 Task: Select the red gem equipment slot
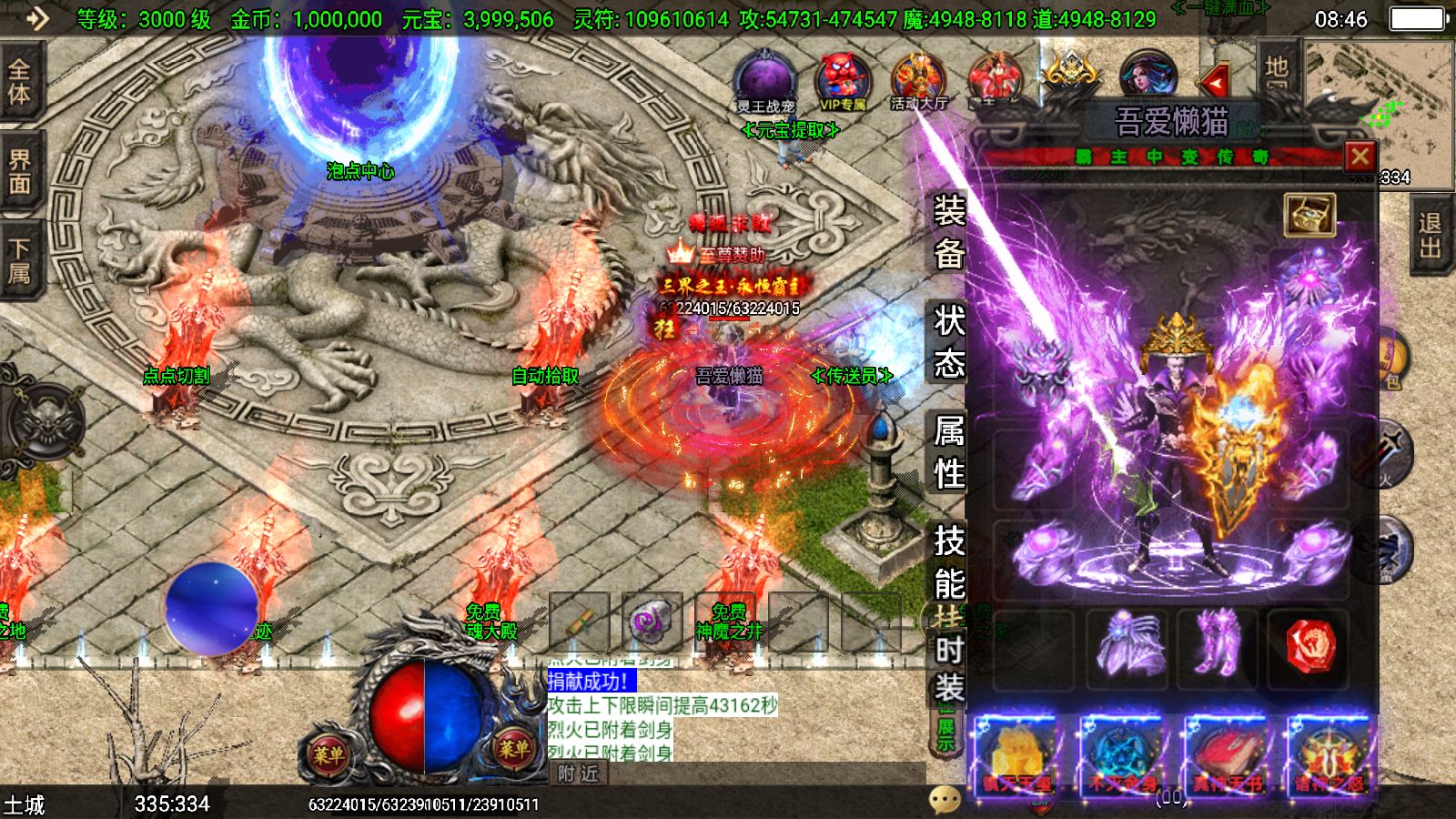pos(1310,647)
